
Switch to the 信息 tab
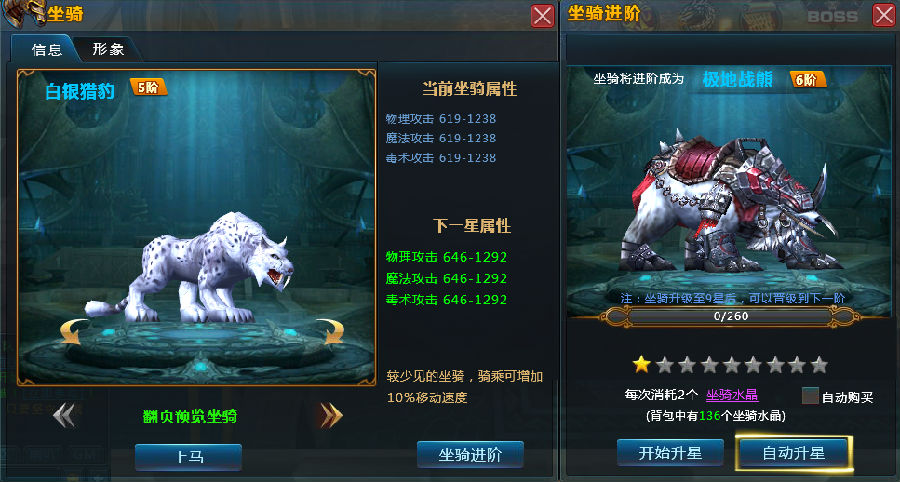click(x=46, y=49)
